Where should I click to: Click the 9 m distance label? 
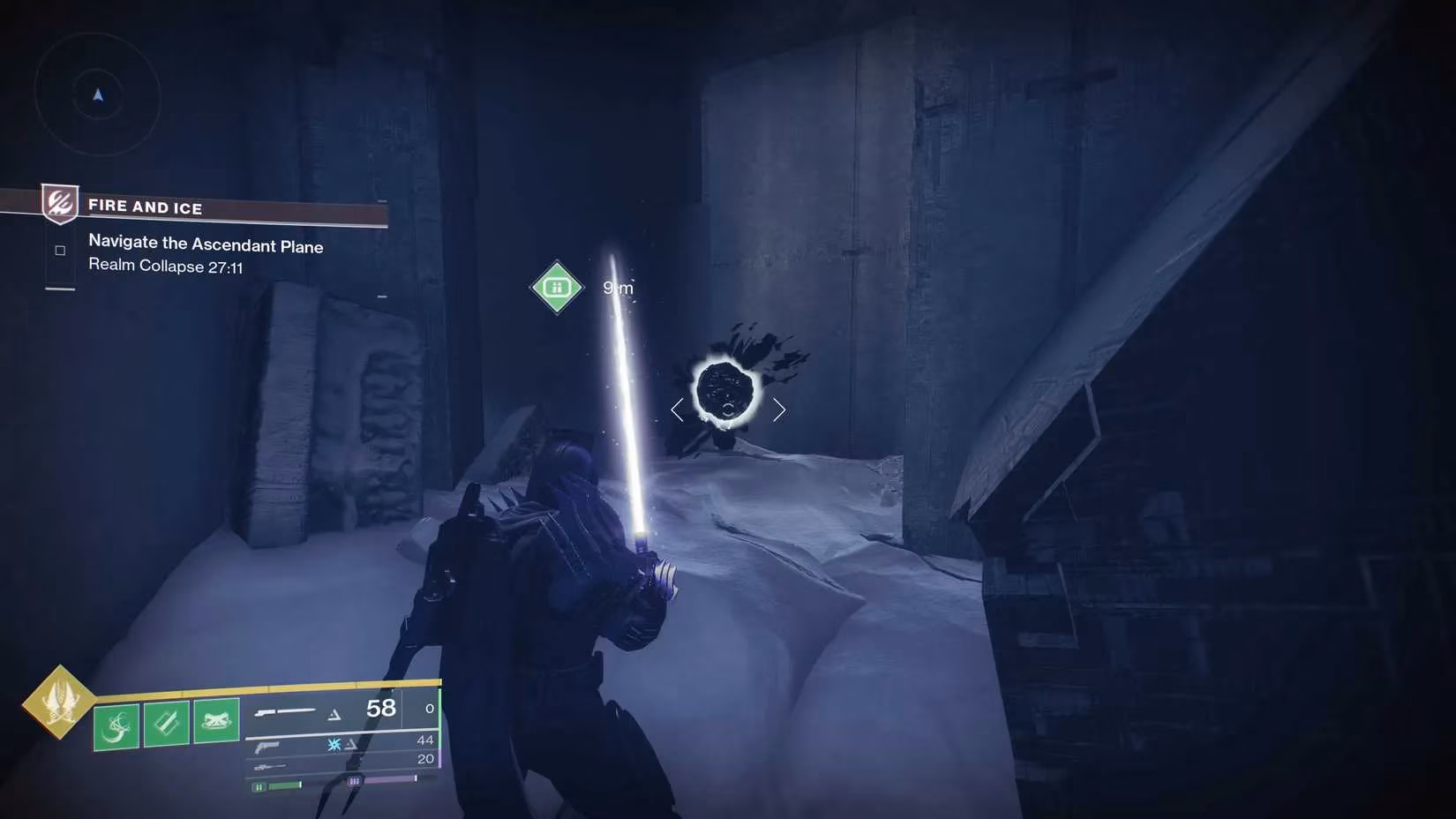click(616, 288)
